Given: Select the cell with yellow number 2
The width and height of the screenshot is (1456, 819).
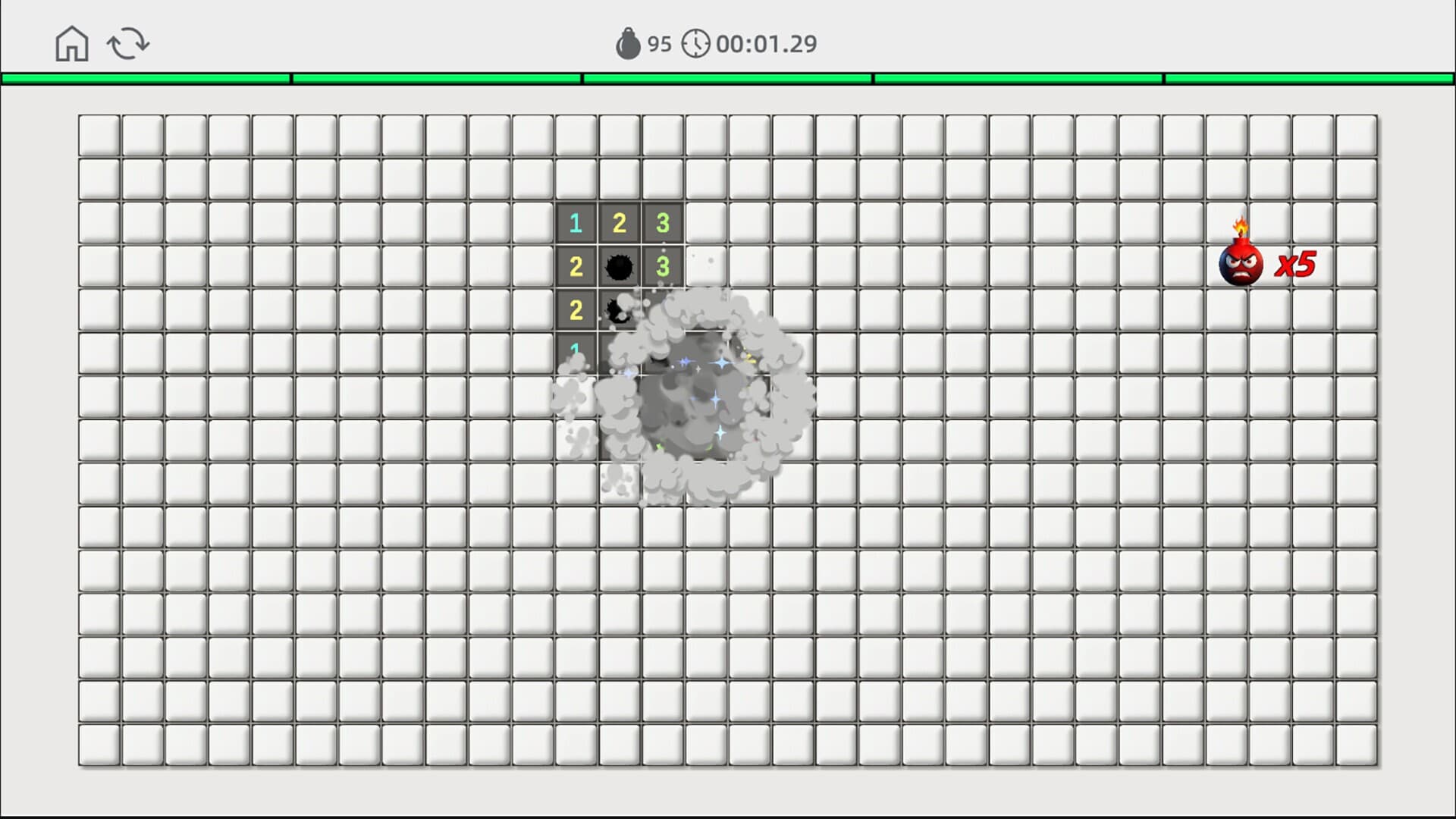Looking at the screenshot, I should tap(620, 223).
